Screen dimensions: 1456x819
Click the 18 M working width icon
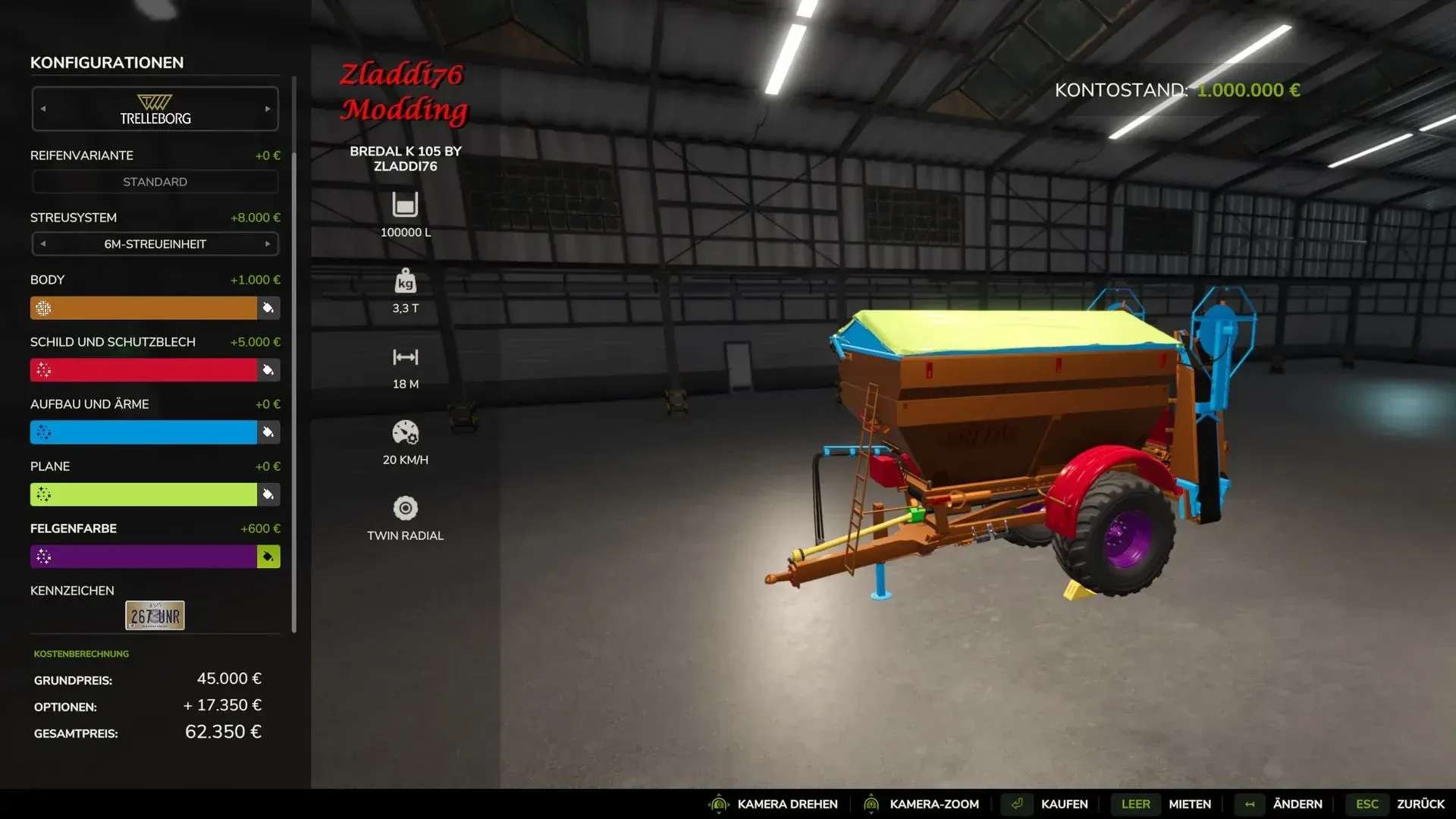405,356
